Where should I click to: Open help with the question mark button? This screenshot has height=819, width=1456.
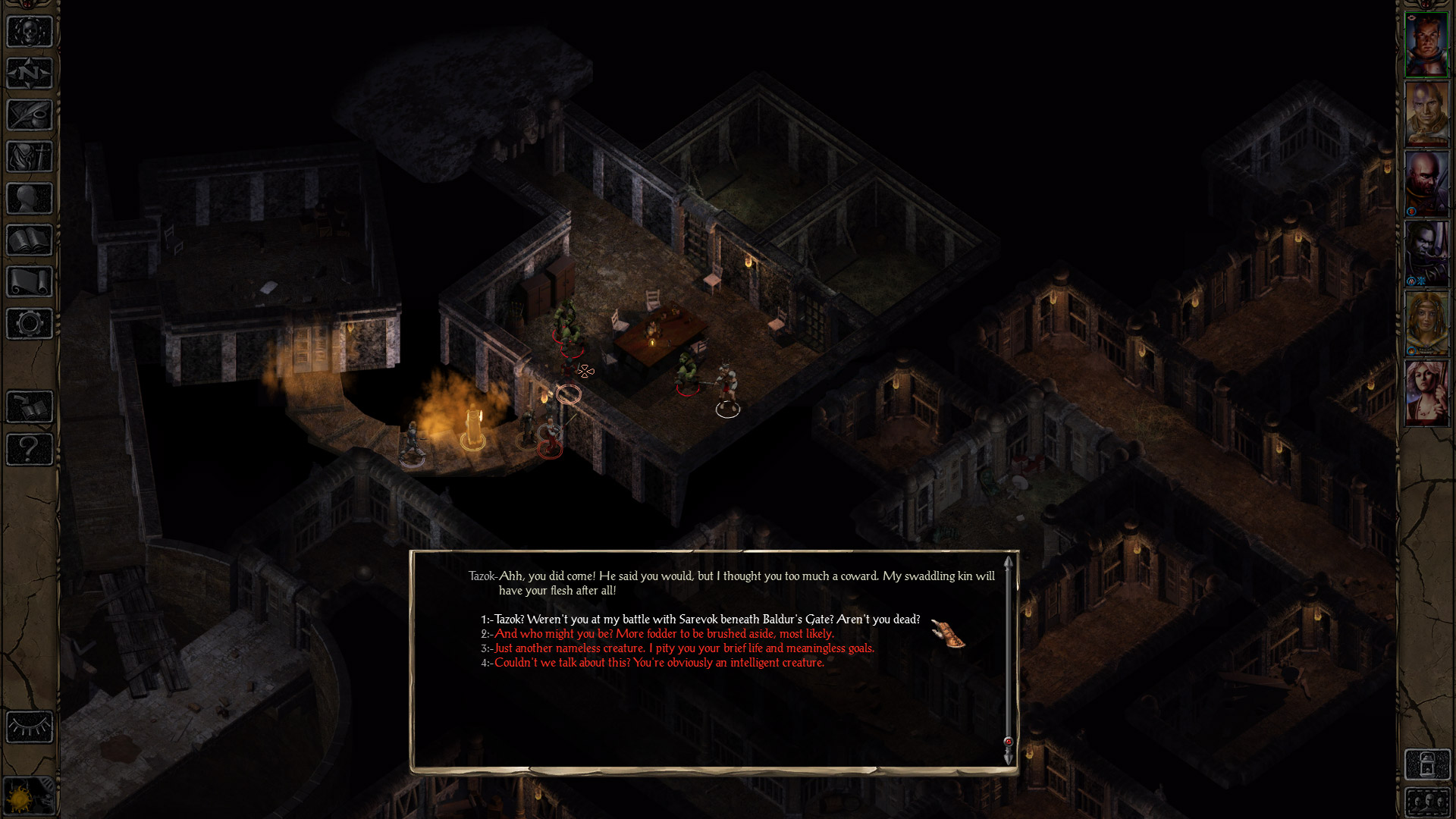pos(30,449)
